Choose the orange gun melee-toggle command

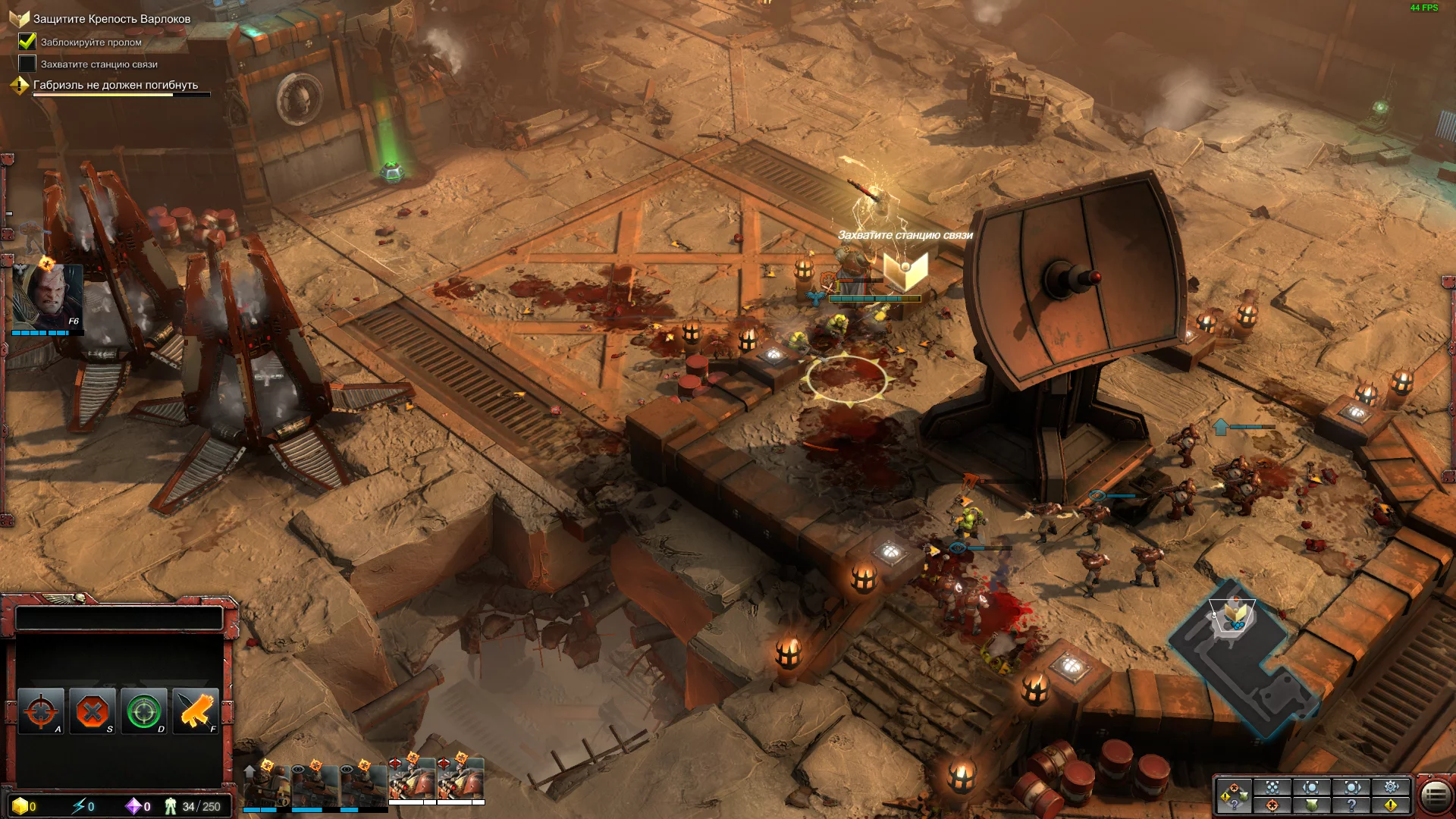point(196,711)
